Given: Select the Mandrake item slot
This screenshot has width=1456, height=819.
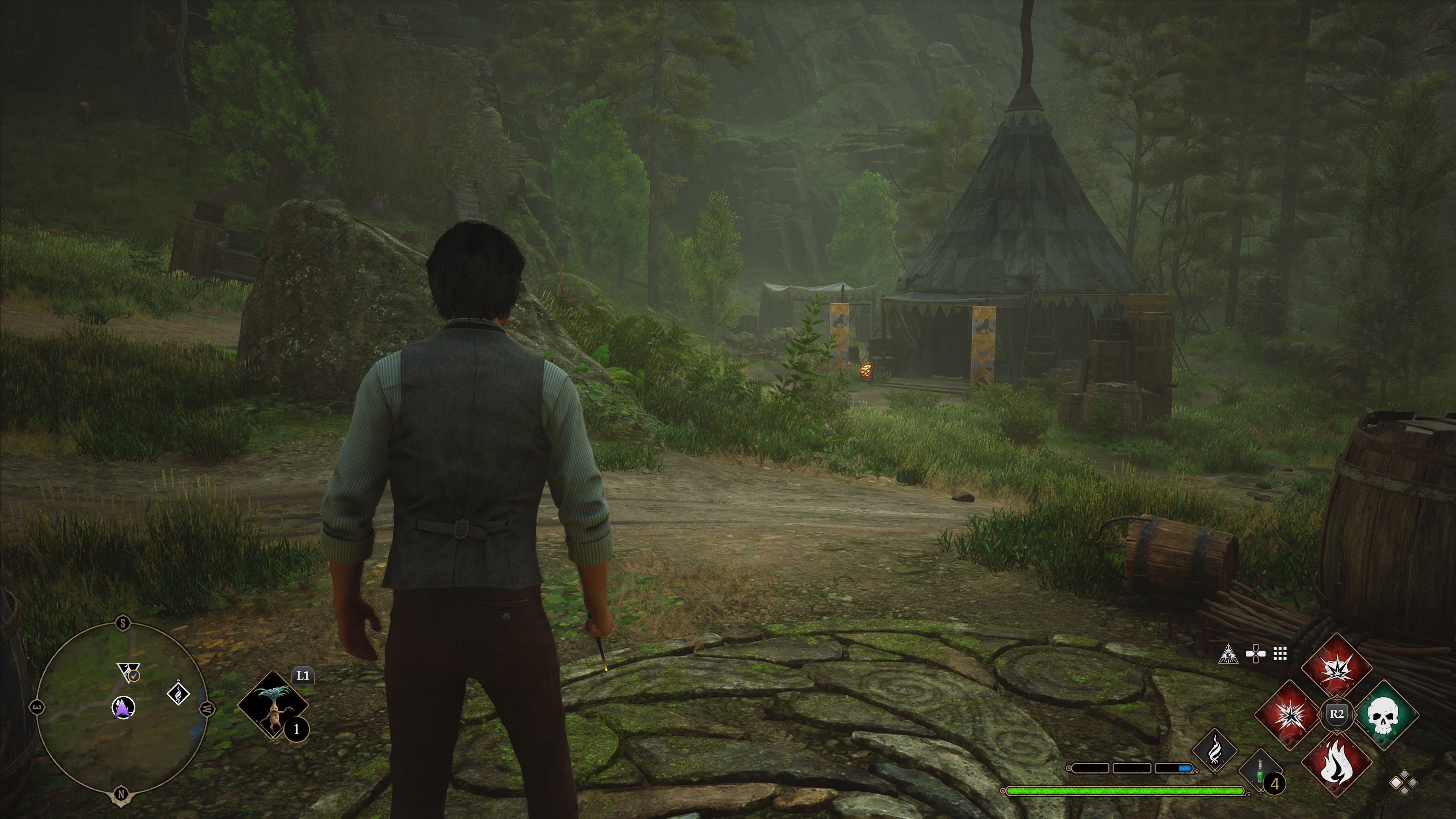Looking at the screenshot, I should point(273,706).
